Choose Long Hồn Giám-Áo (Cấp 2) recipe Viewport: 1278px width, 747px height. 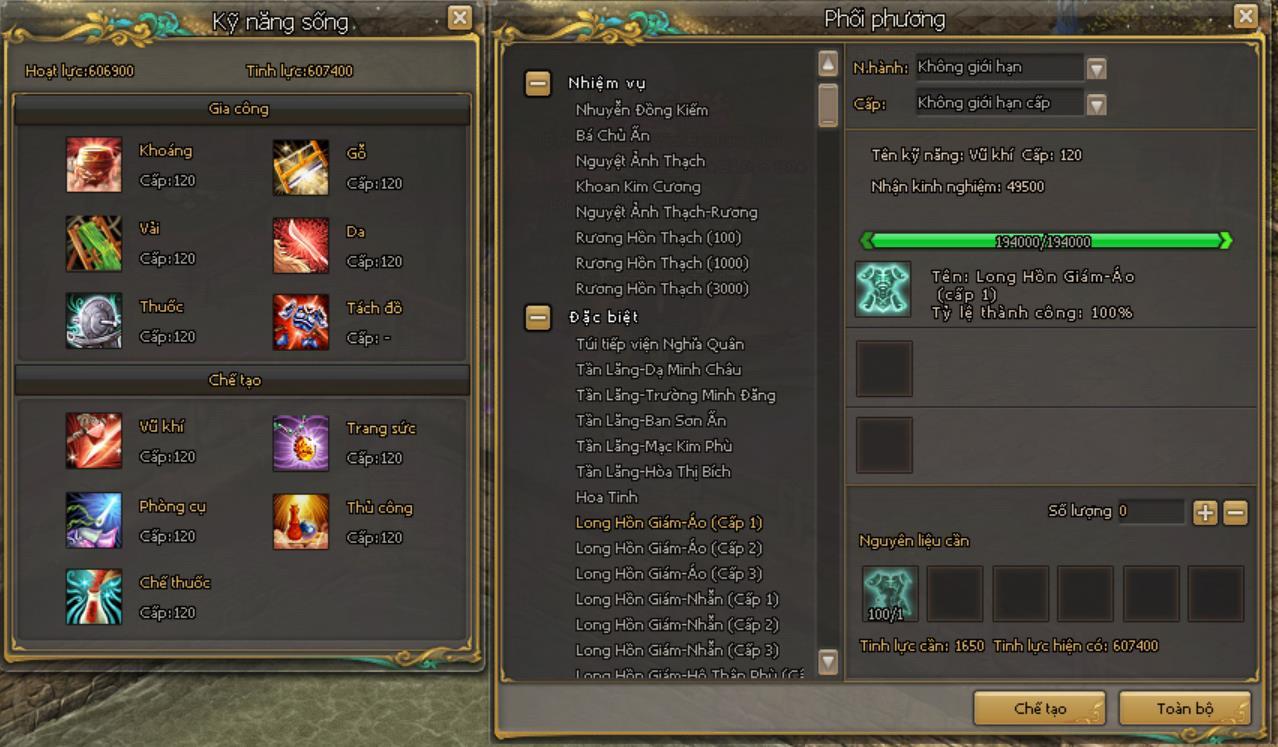coord(668,548)
